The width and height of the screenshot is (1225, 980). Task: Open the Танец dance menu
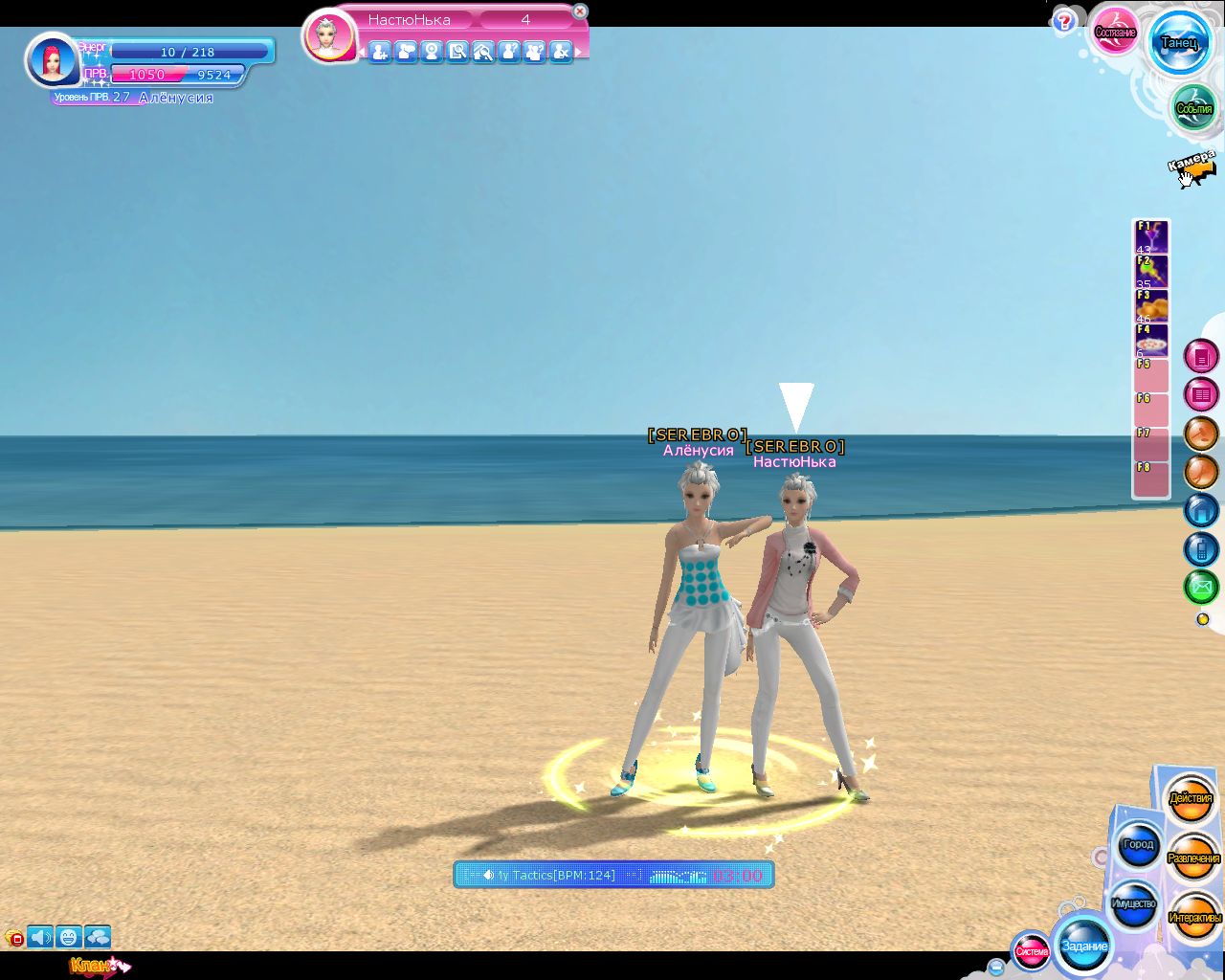1179,43
